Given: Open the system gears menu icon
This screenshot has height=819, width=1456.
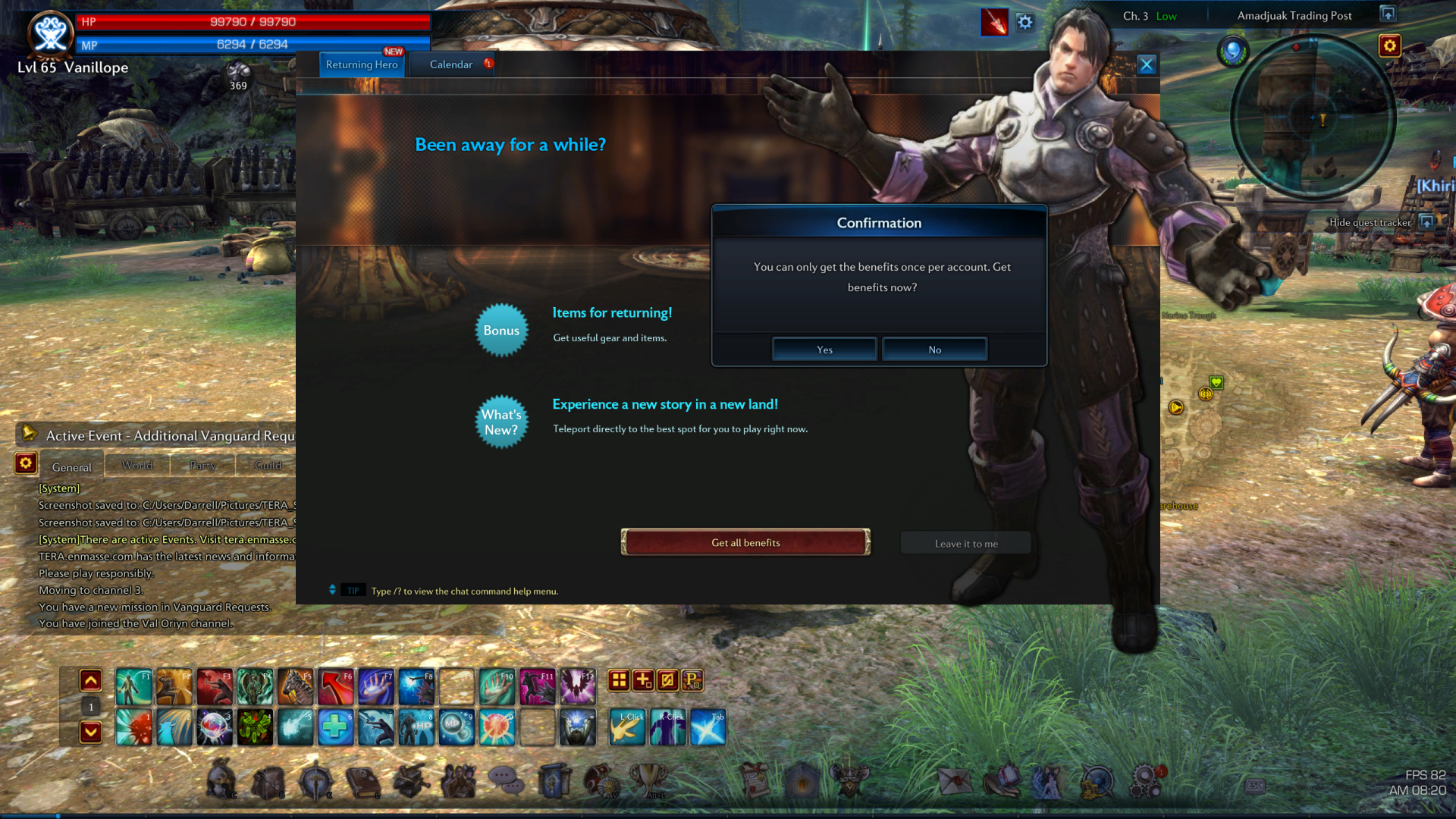Looking at the screenshot, I should (1146, 780).
